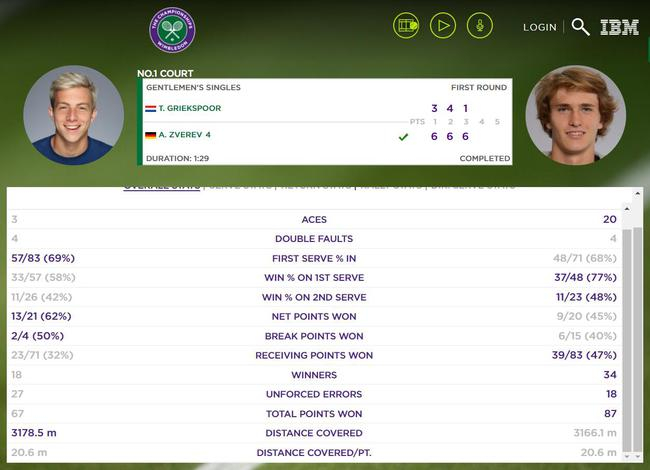Image resolution: width=650 pixels, height=470 pixels.
Task: Open the LOGIN link
Action: pyautogui.click(x=540, y=27)
